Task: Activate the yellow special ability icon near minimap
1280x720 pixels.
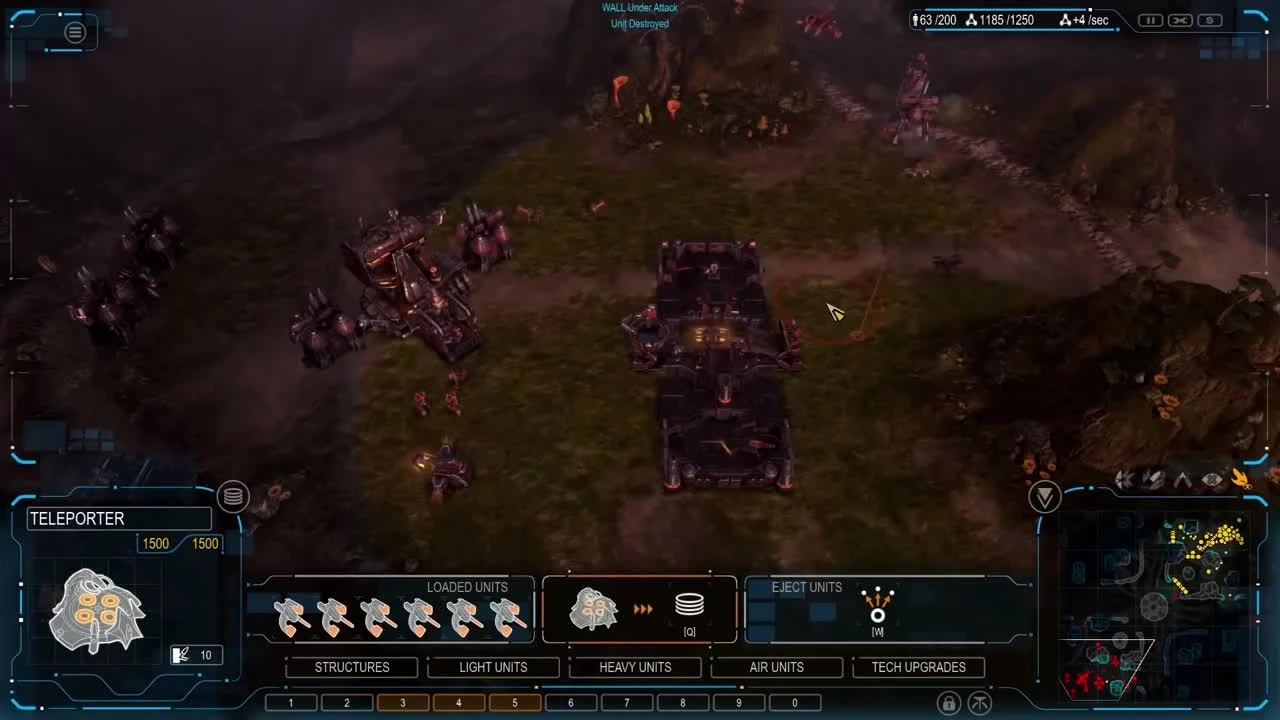Action: click(1242, 478)
